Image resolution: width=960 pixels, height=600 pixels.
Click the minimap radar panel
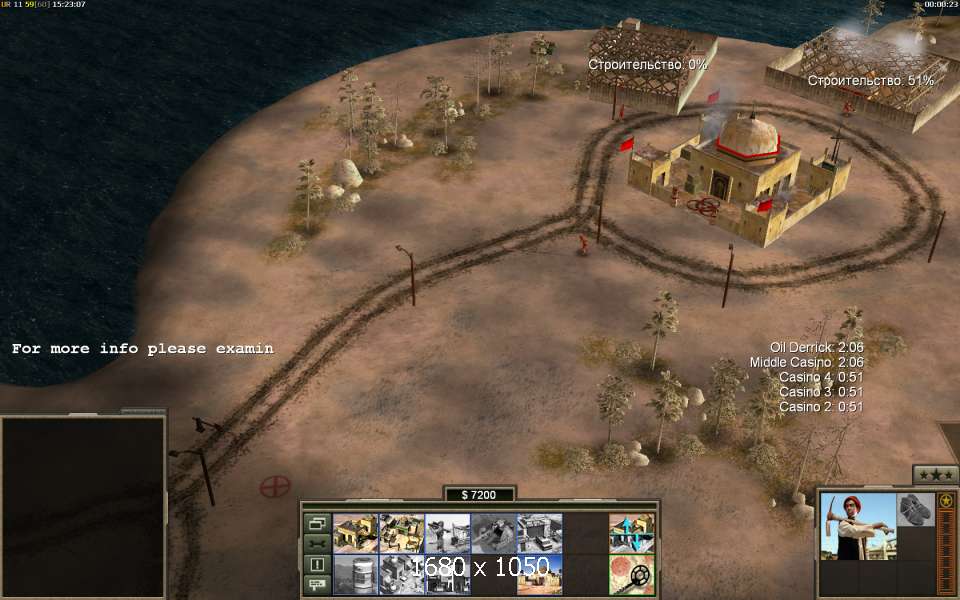(83, 507)
